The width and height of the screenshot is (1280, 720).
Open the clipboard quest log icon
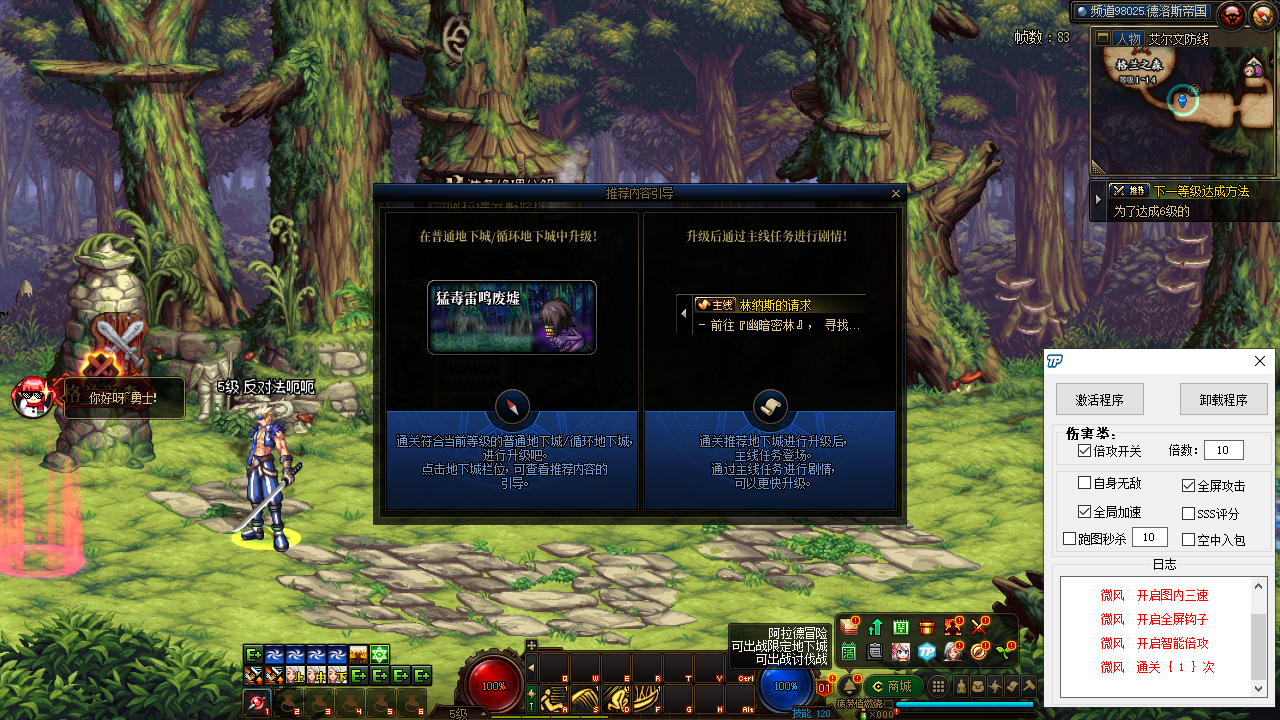coord(873,651)
